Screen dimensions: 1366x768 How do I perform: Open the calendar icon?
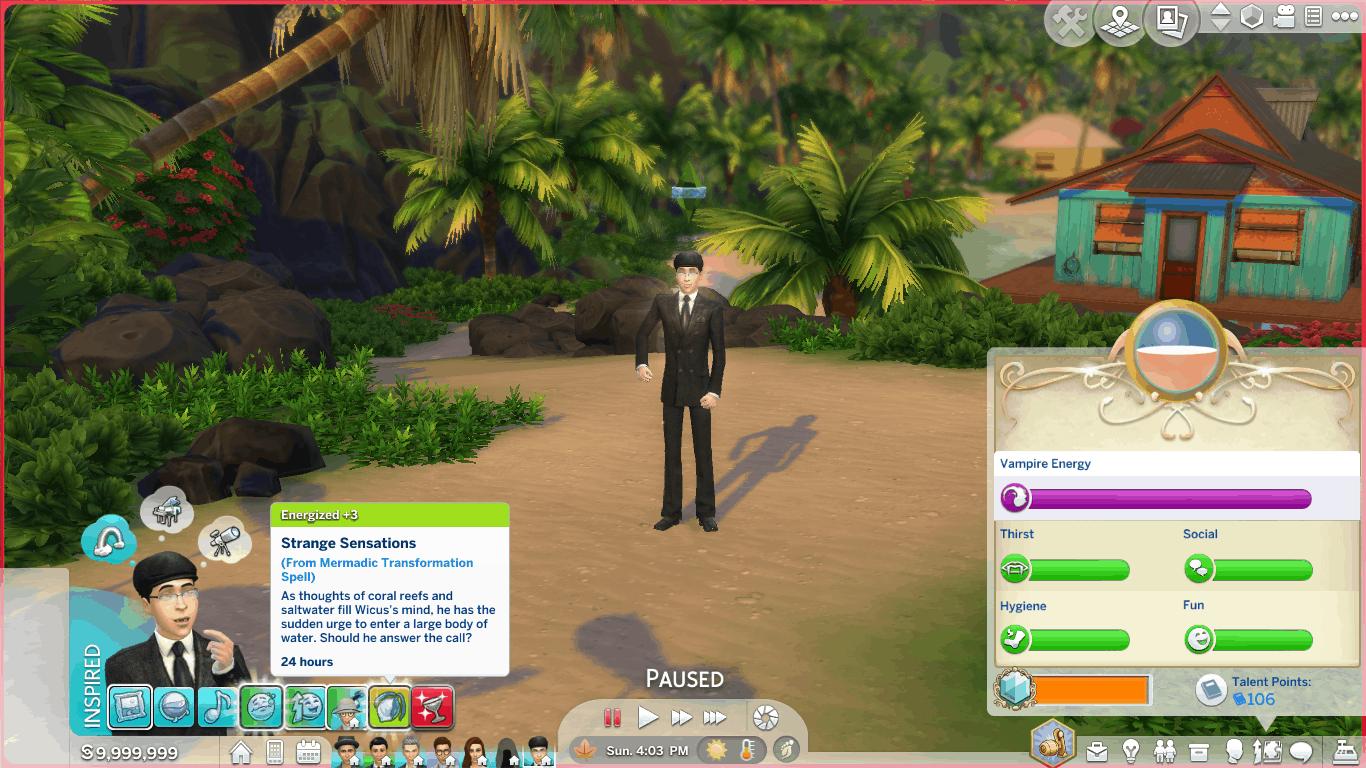(308, 751)
